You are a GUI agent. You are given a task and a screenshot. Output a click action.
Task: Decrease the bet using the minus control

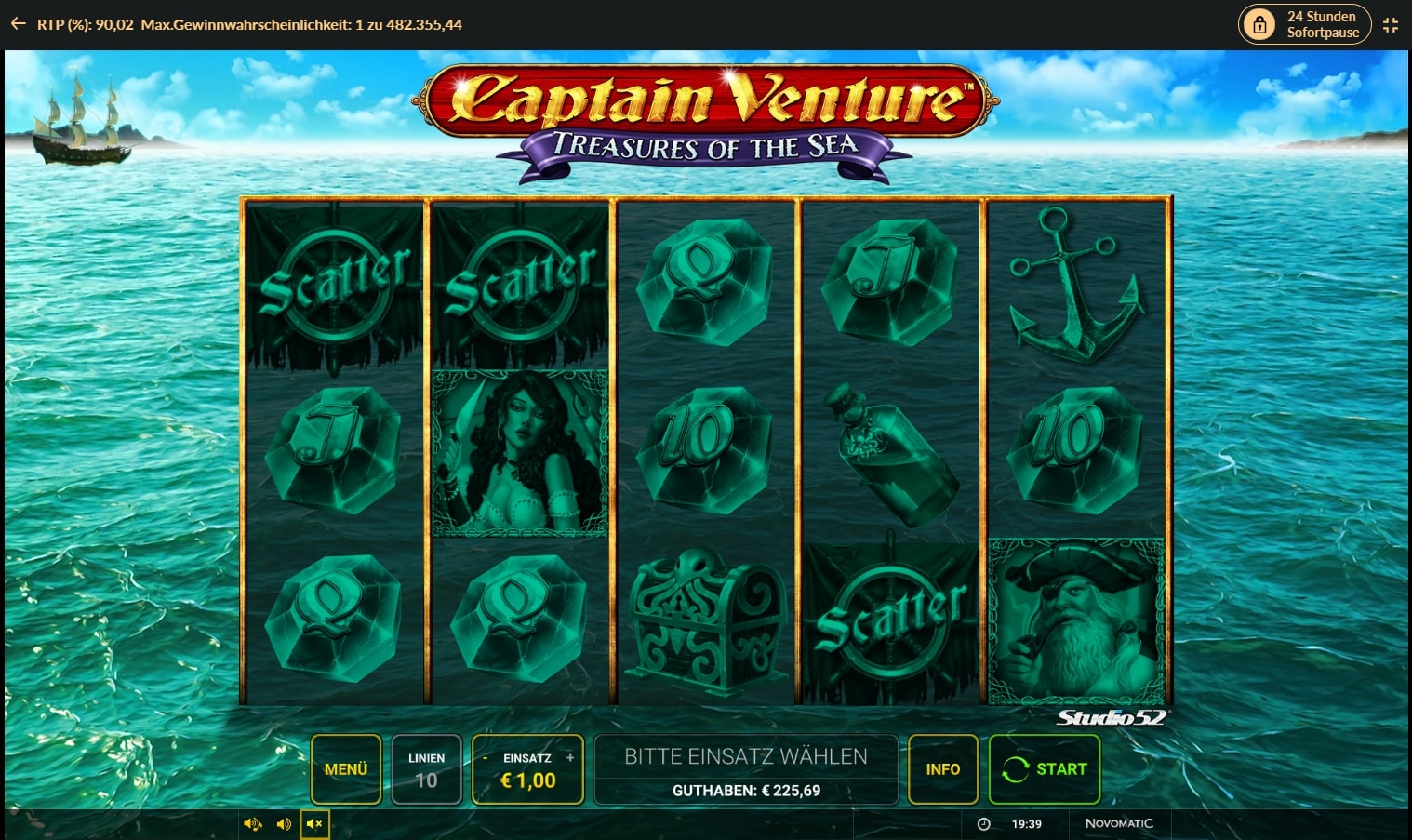click(x=487, y=757)
